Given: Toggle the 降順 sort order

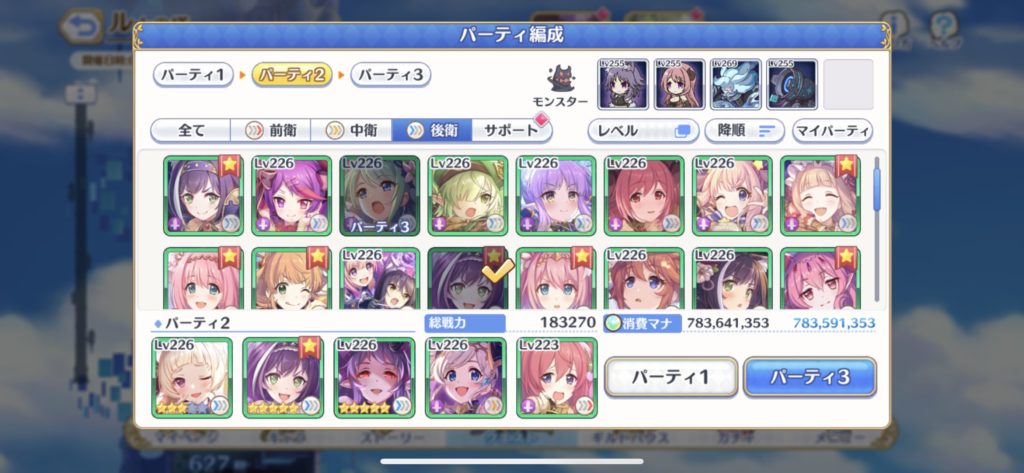Looking at the screenshot, I should [x=744, y=131].
